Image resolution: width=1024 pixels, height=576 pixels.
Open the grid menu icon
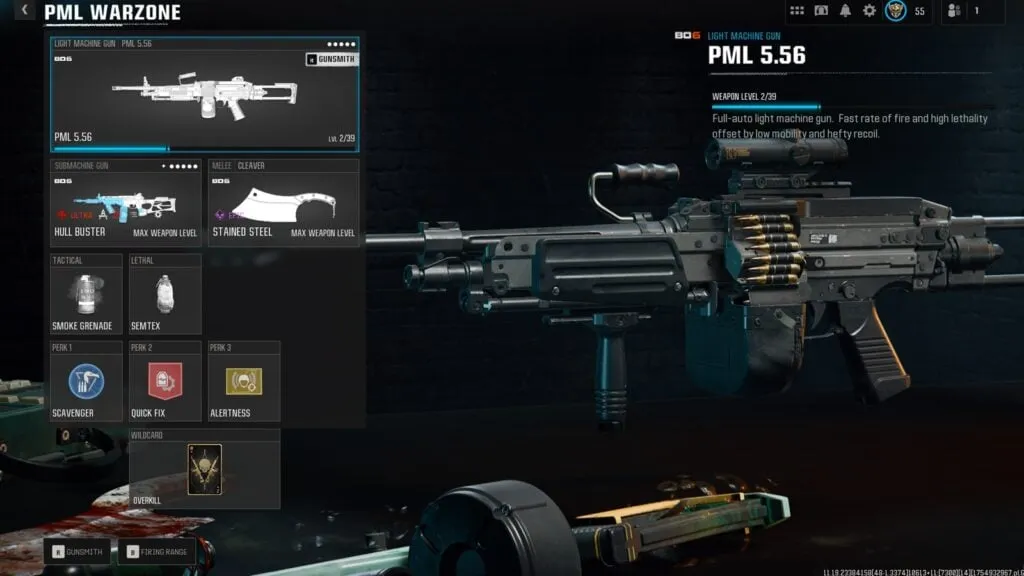[797, 11]
